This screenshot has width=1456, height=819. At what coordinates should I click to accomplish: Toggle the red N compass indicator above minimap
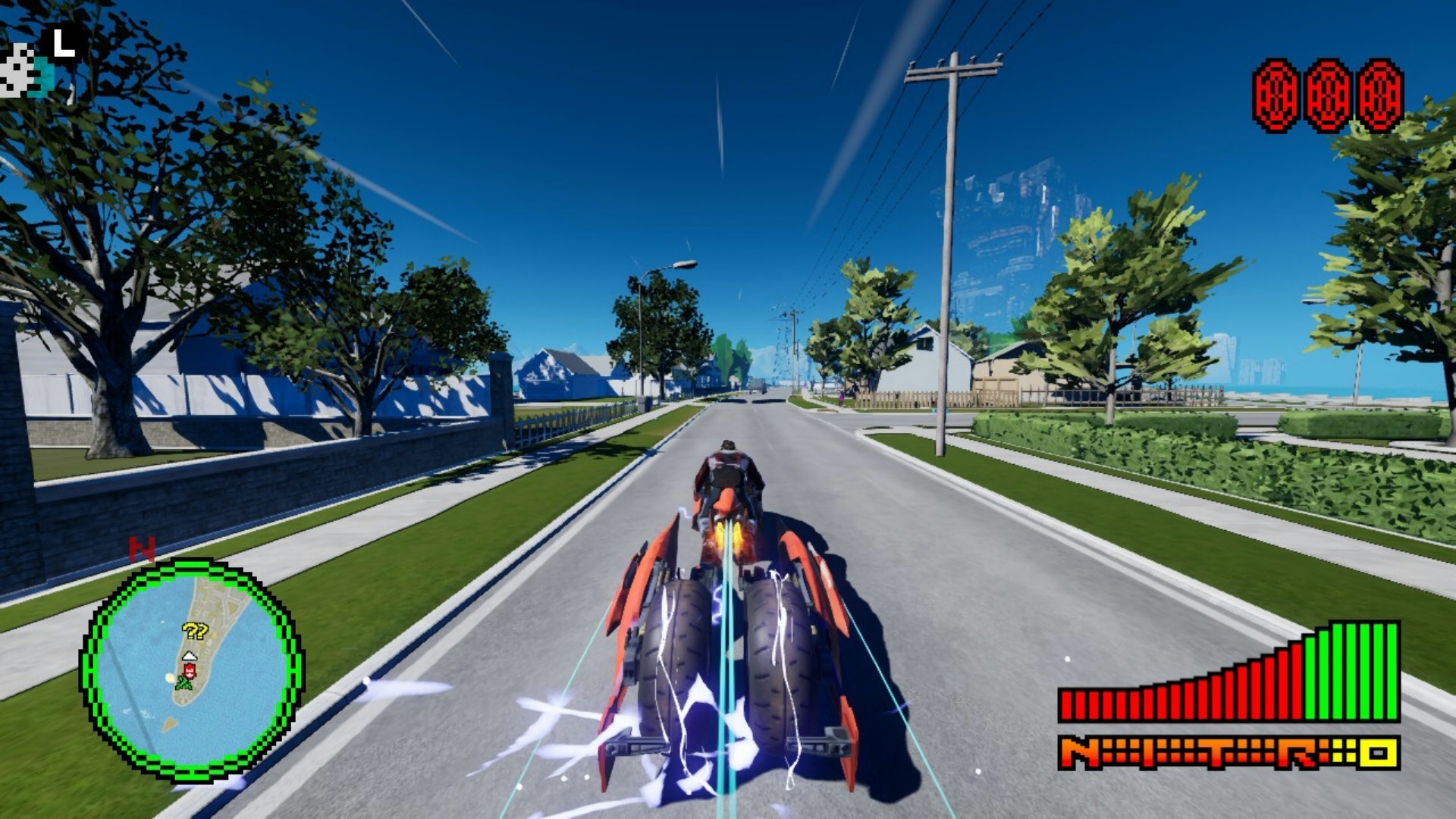pos(142,547)
